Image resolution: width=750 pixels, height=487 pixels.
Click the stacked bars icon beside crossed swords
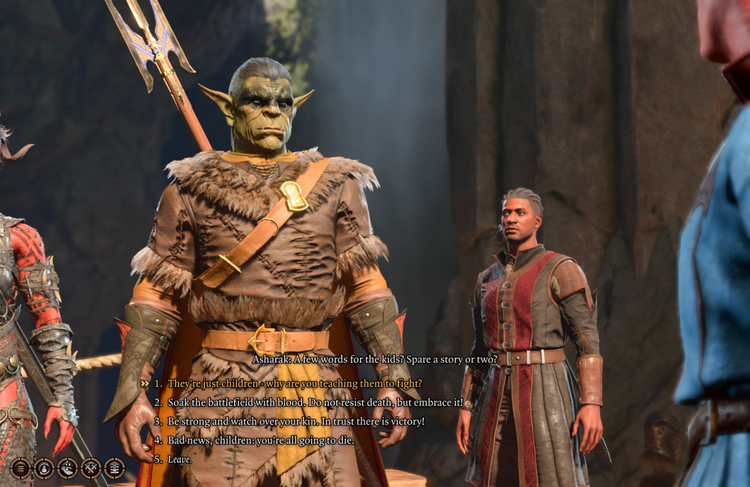point(114,467)
